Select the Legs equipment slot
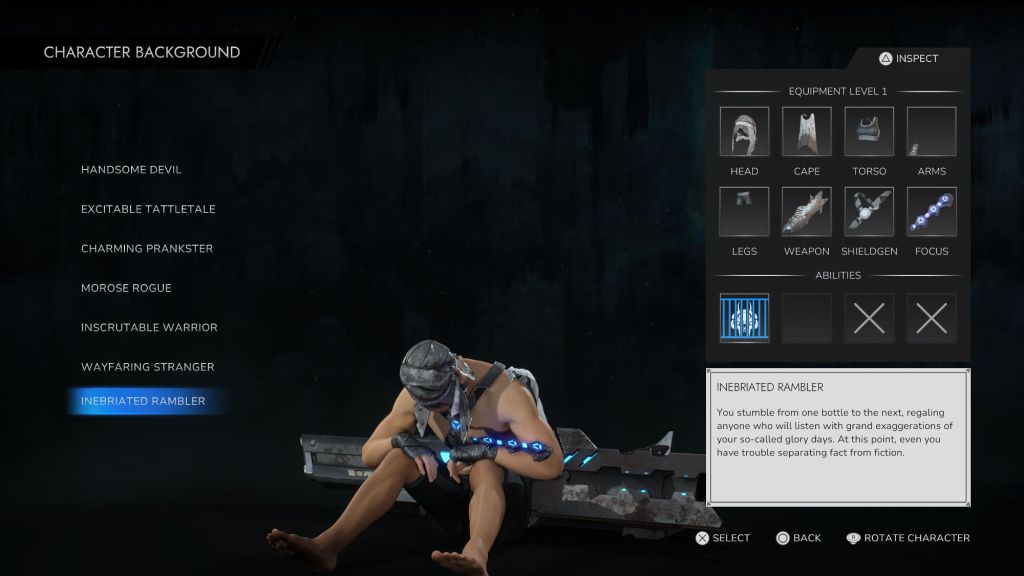The image size is (1024, 576). (x=744, y=212)
